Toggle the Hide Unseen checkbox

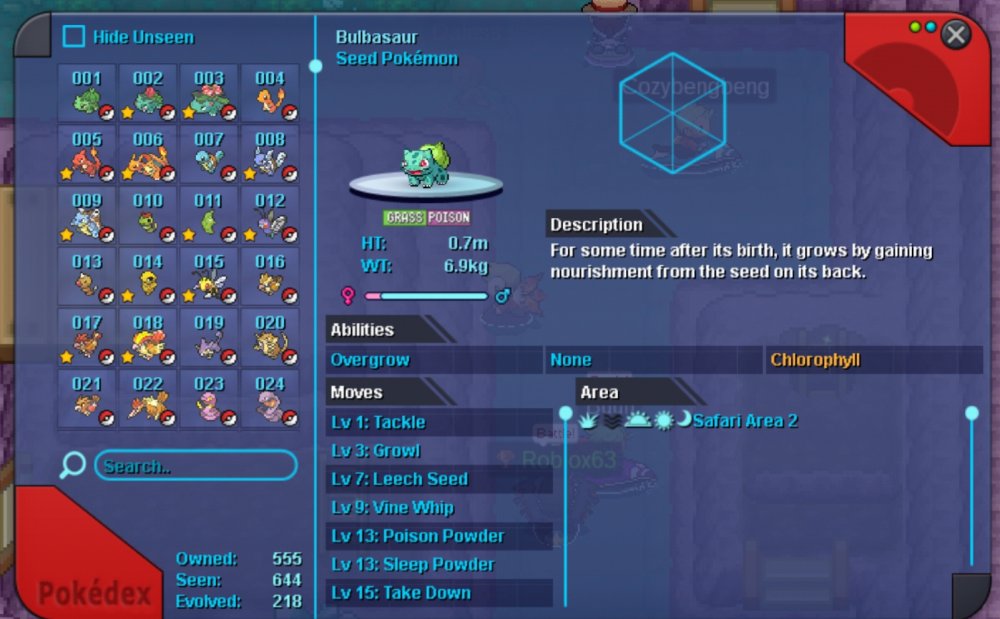click(74, 37)
